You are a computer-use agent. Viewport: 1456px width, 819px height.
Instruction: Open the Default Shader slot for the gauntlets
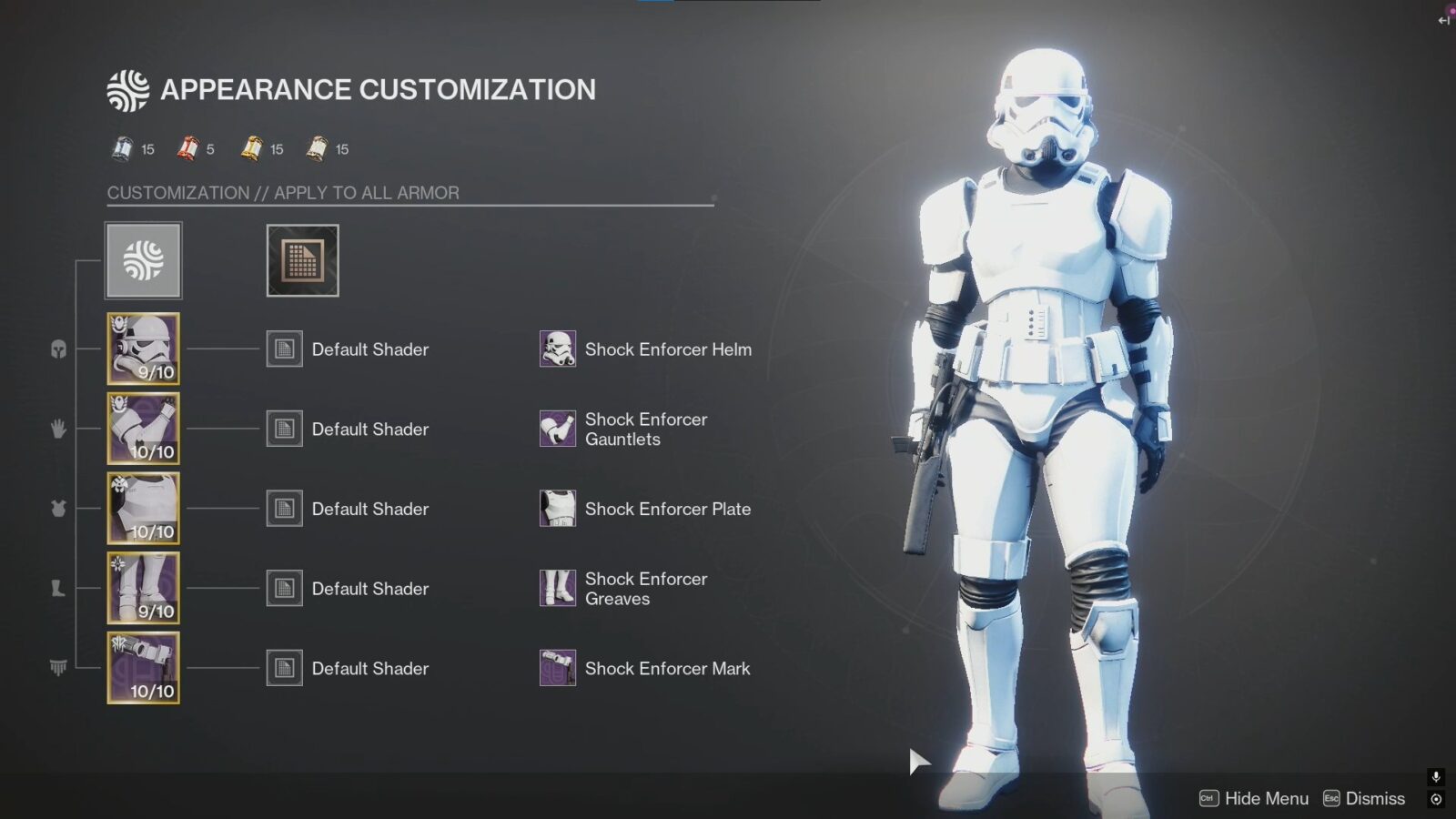click(283, 428)
